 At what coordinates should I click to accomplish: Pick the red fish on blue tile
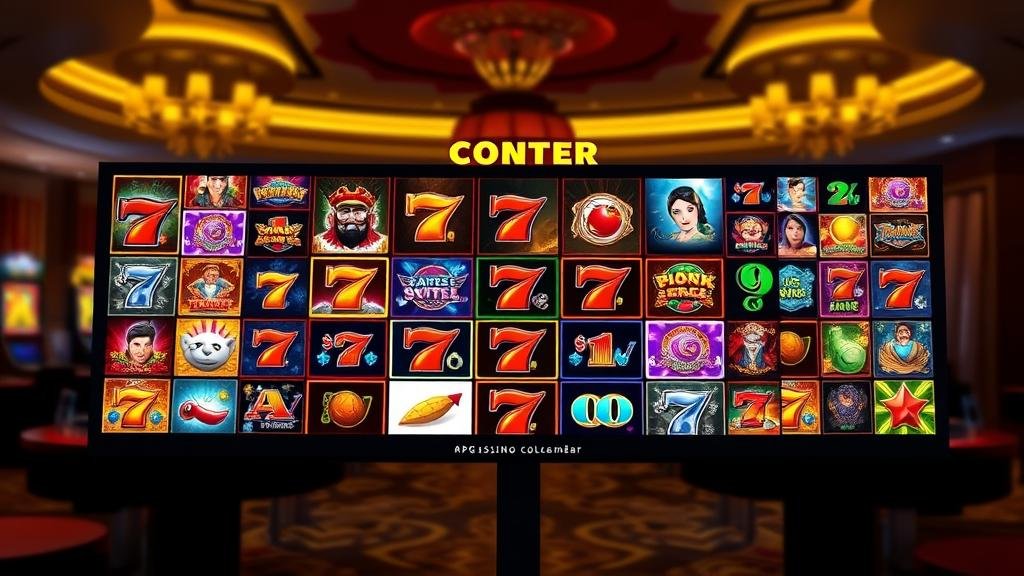204,406
